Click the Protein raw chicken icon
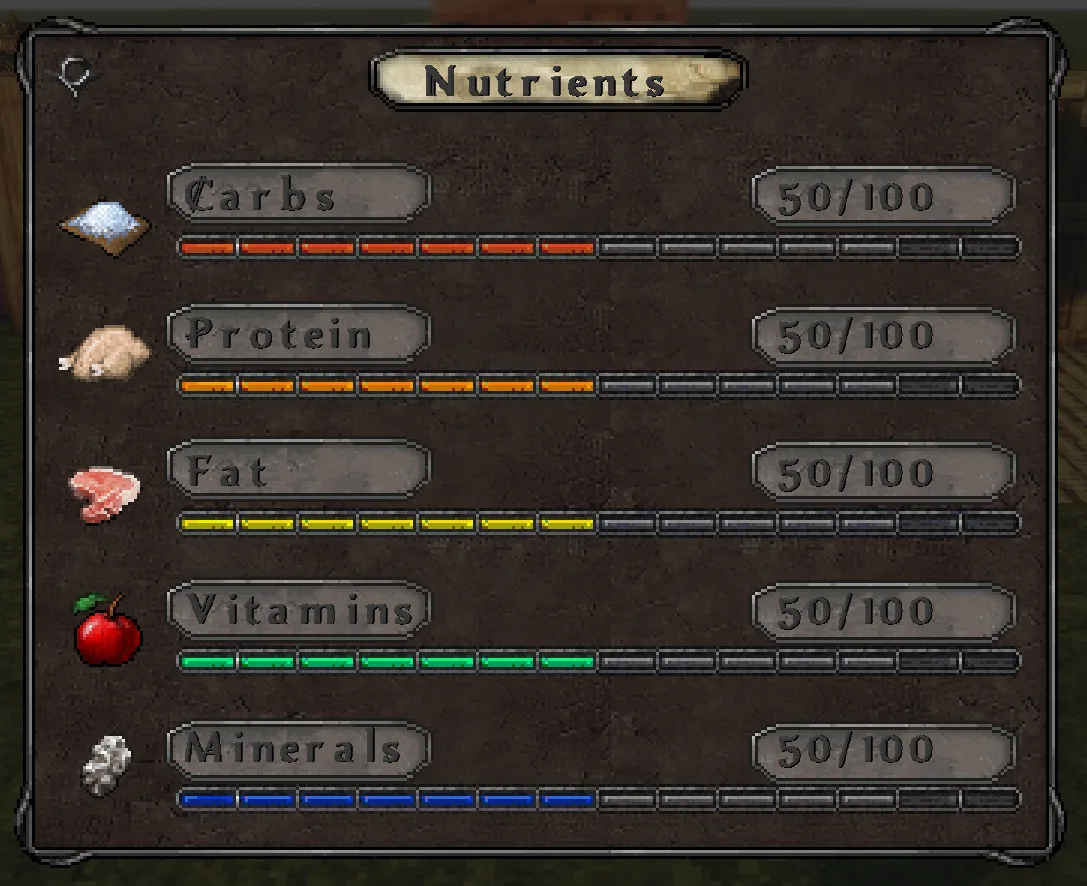The width and height of the screenshot is (1087, 886). [105, 355]
